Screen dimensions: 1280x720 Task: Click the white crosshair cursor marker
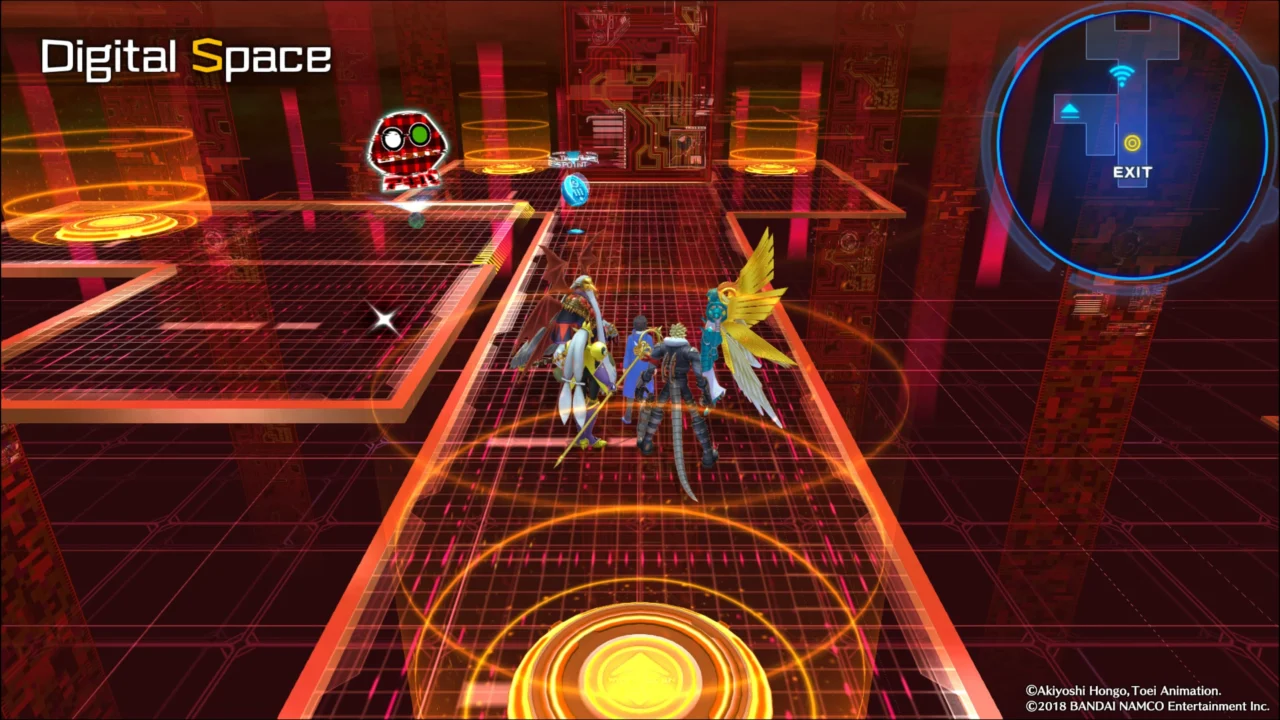[x=385, y=319]
